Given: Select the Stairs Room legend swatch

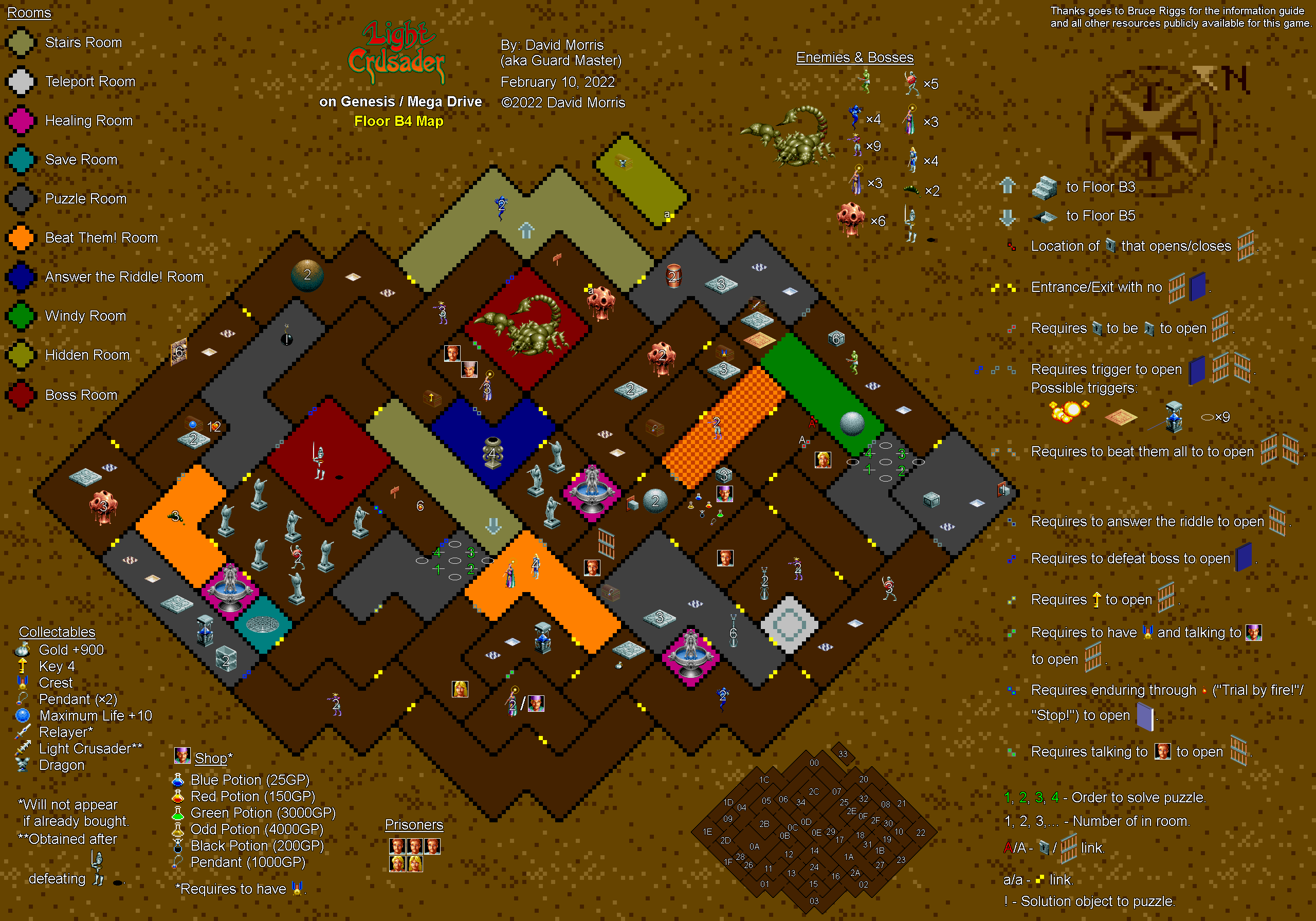Looking at the screenshot, I should [x=21, y=44].
